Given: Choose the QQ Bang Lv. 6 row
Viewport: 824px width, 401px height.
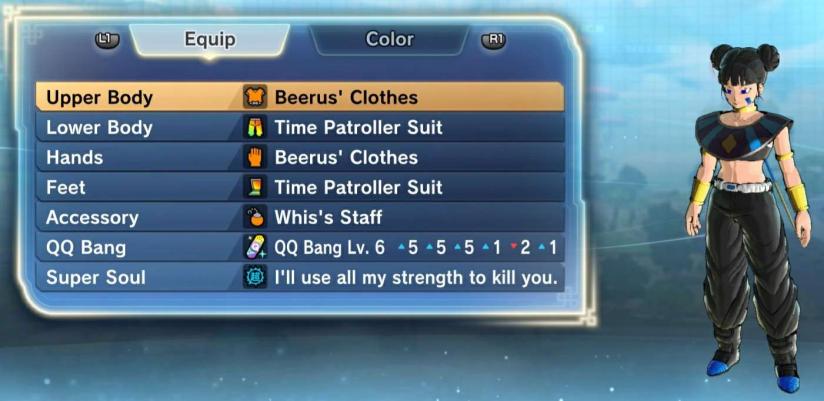Looking at the screenshot, I should (300, 248).
